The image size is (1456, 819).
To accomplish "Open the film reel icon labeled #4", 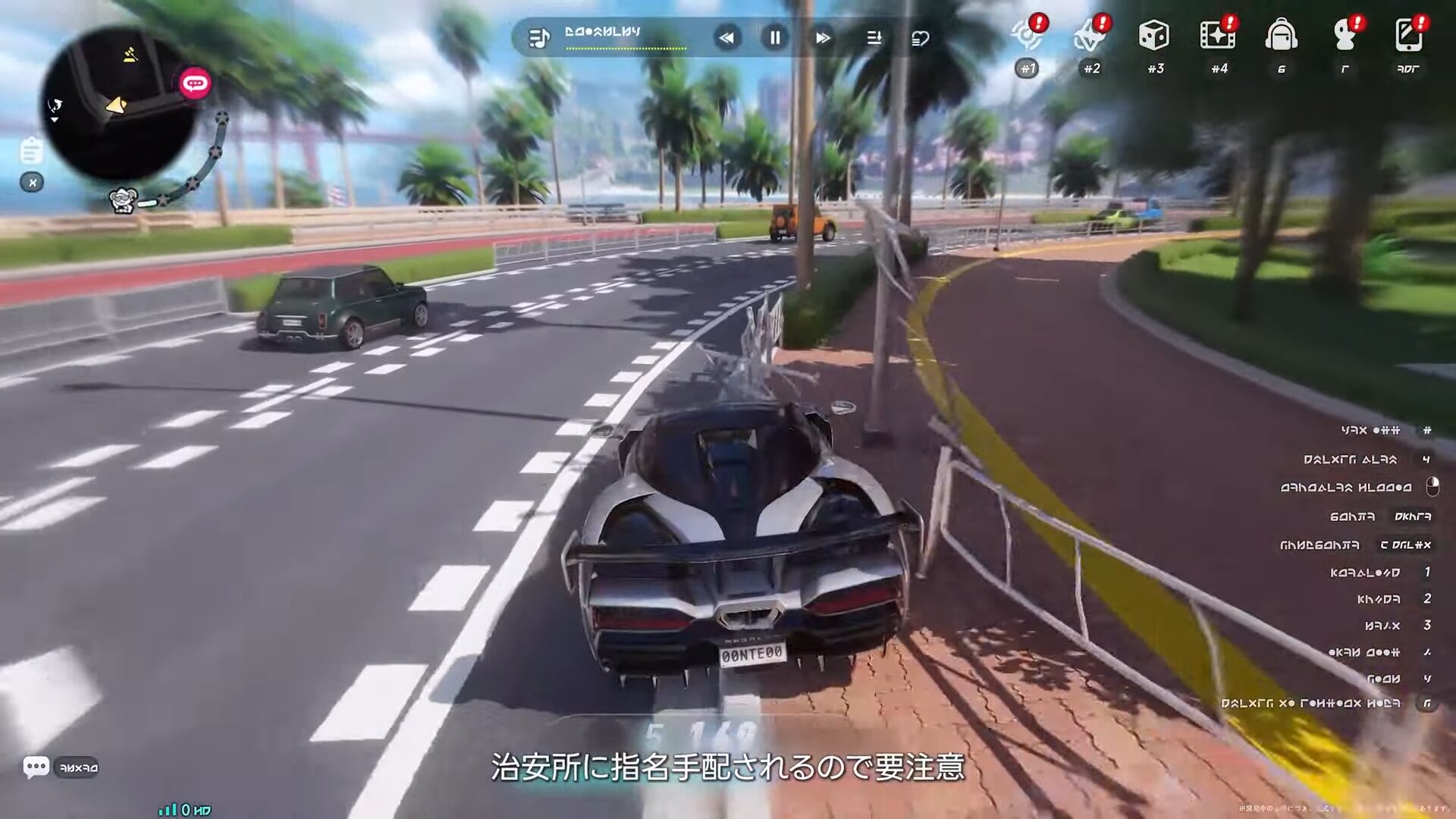I will 1217,36.
